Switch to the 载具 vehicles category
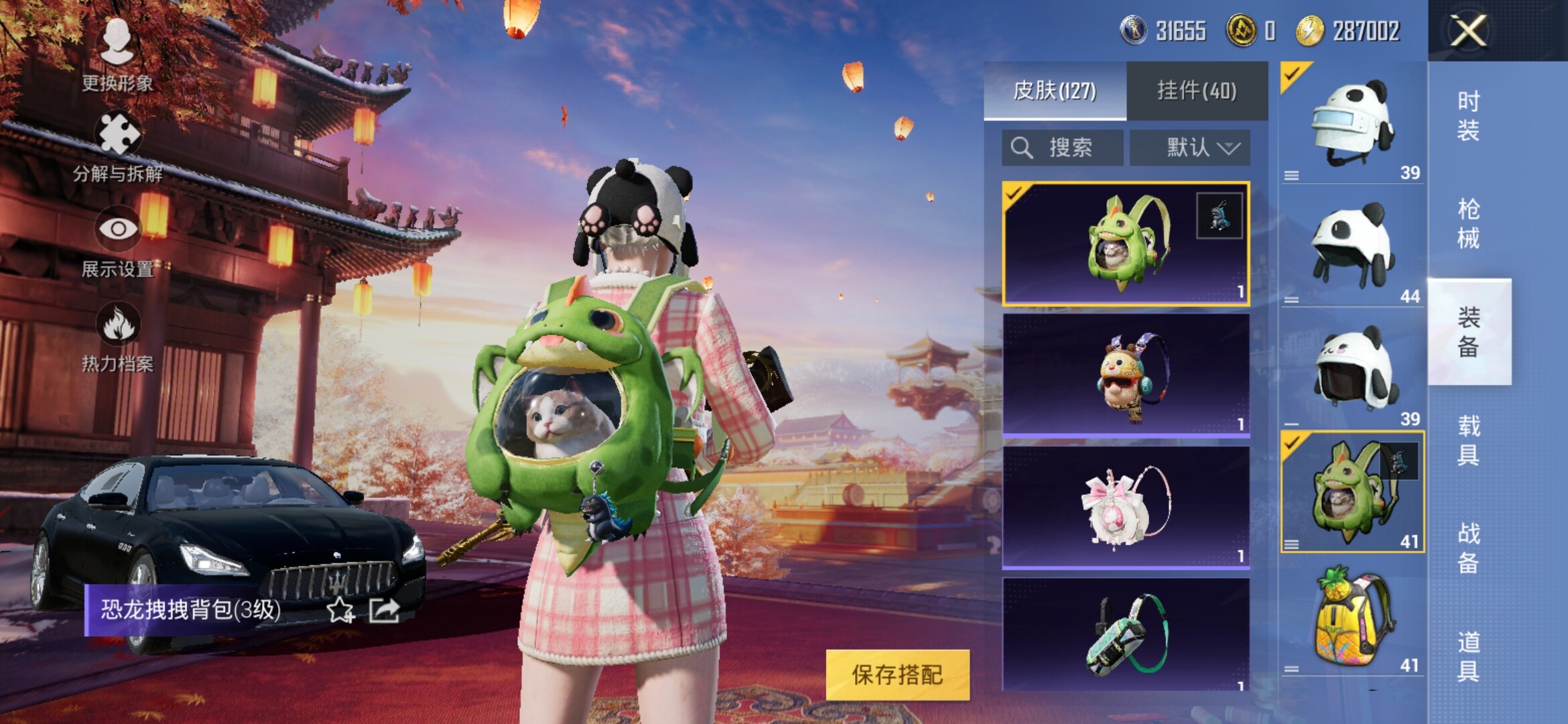 click(1468, 440)
